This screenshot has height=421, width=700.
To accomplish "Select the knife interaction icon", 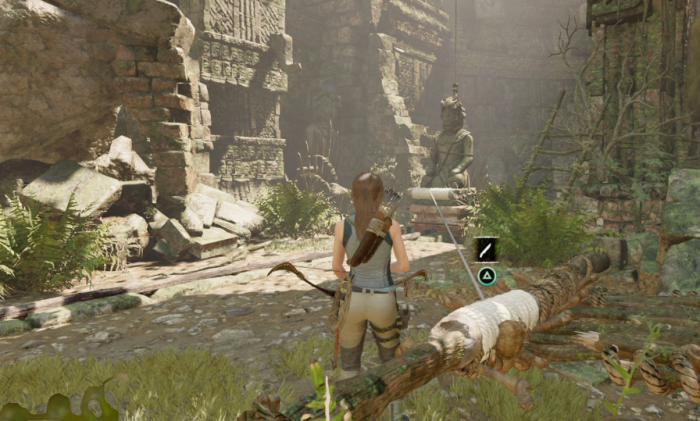I will 486,249.
